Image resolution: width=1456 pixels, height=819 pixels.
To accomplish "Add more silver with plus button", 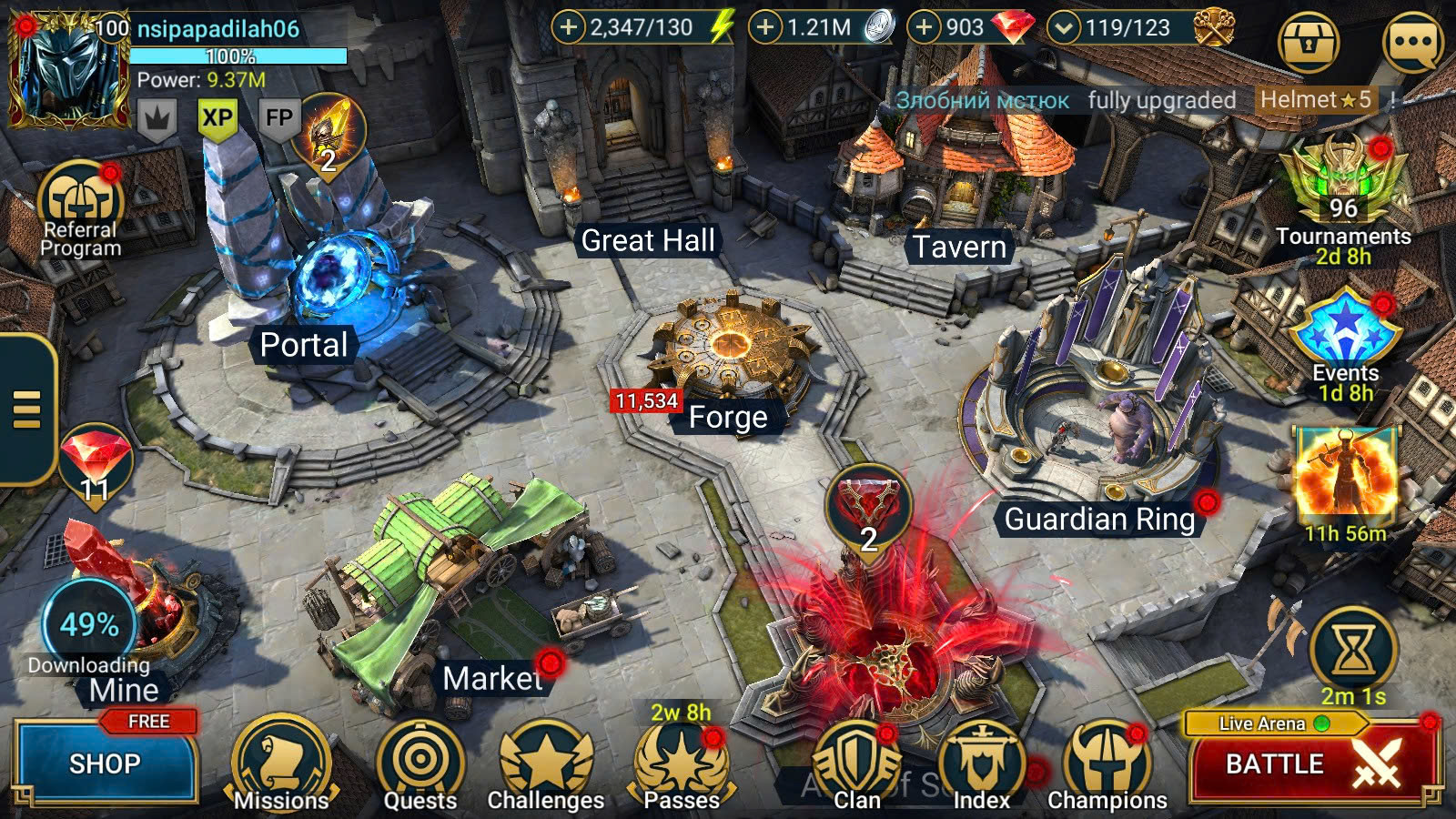I will (x=765, y=27).
